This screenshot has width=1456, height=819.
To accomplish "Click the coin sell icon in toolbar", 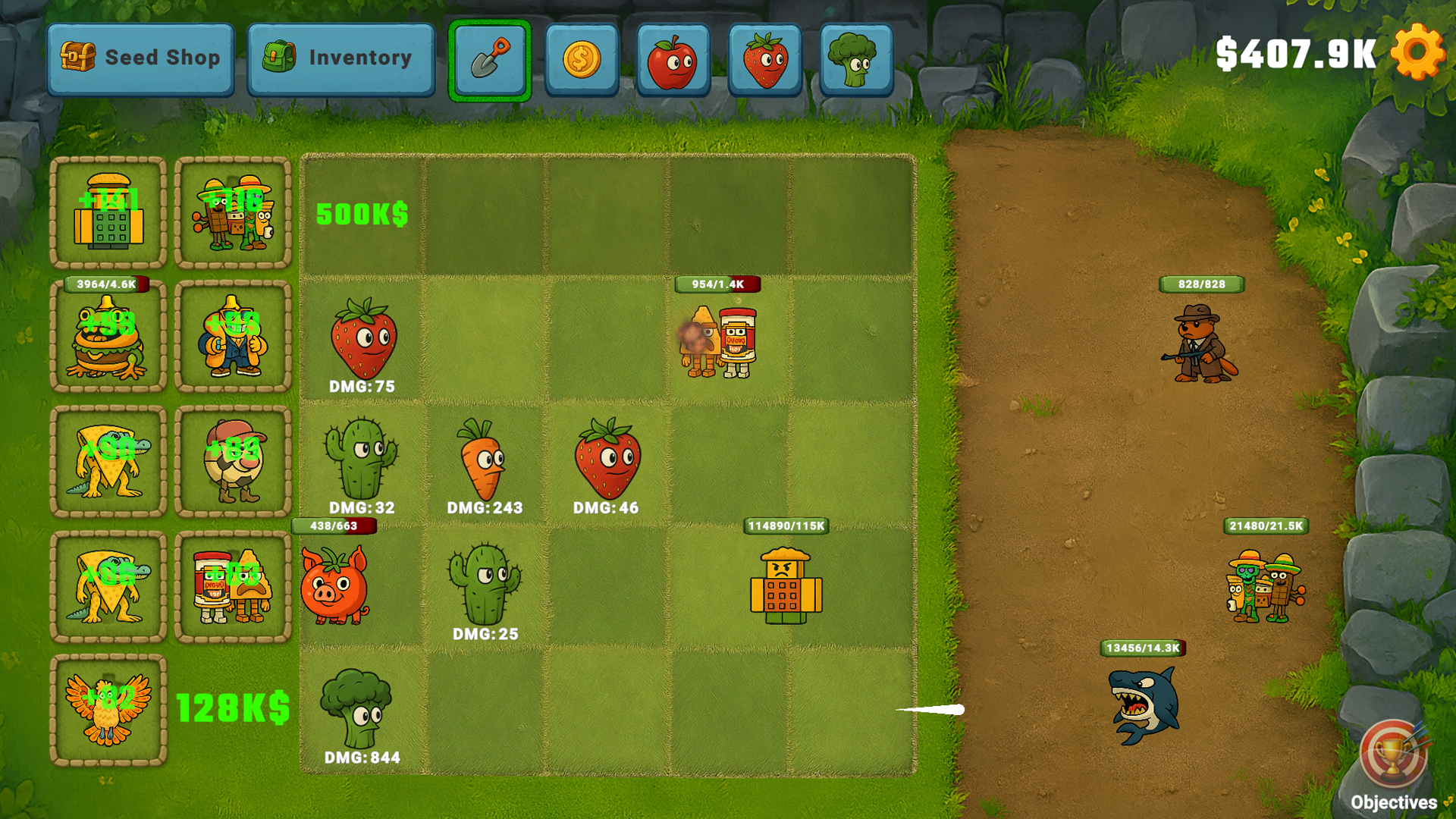I will [581, 59].
